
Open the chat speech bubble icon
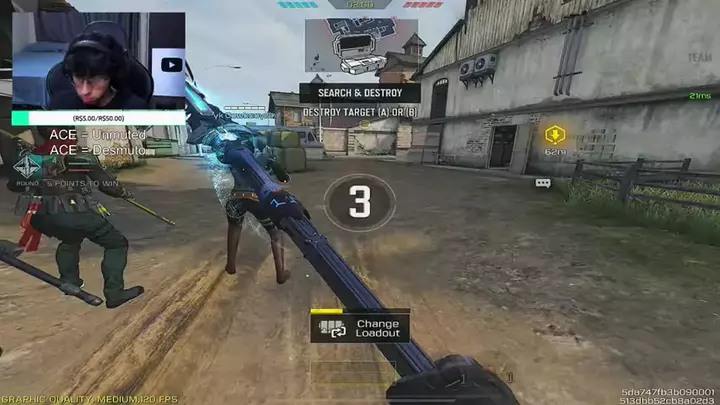click(543, 183)
